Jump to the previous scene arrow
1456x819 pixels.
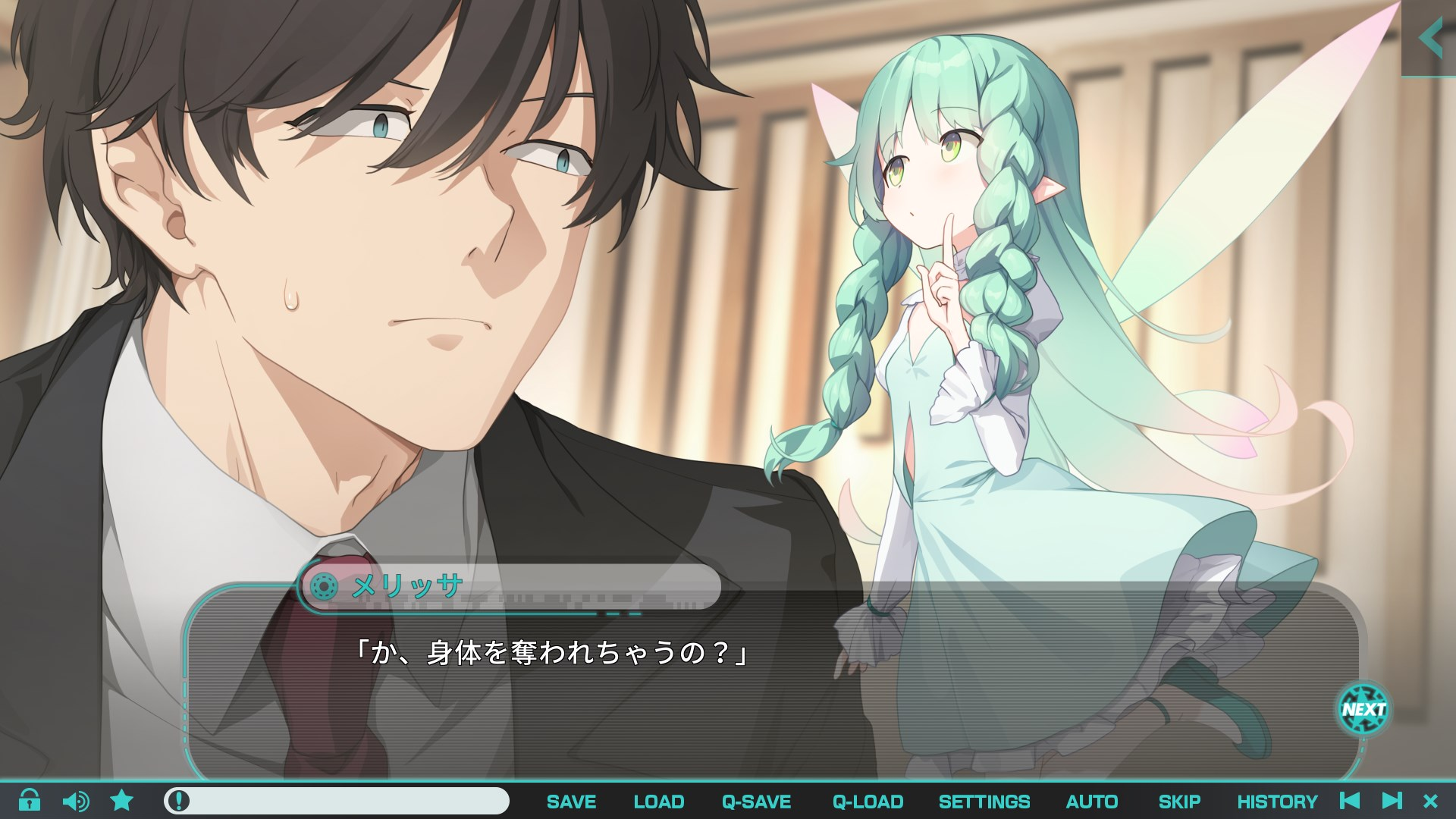(x=1350, y=801)
